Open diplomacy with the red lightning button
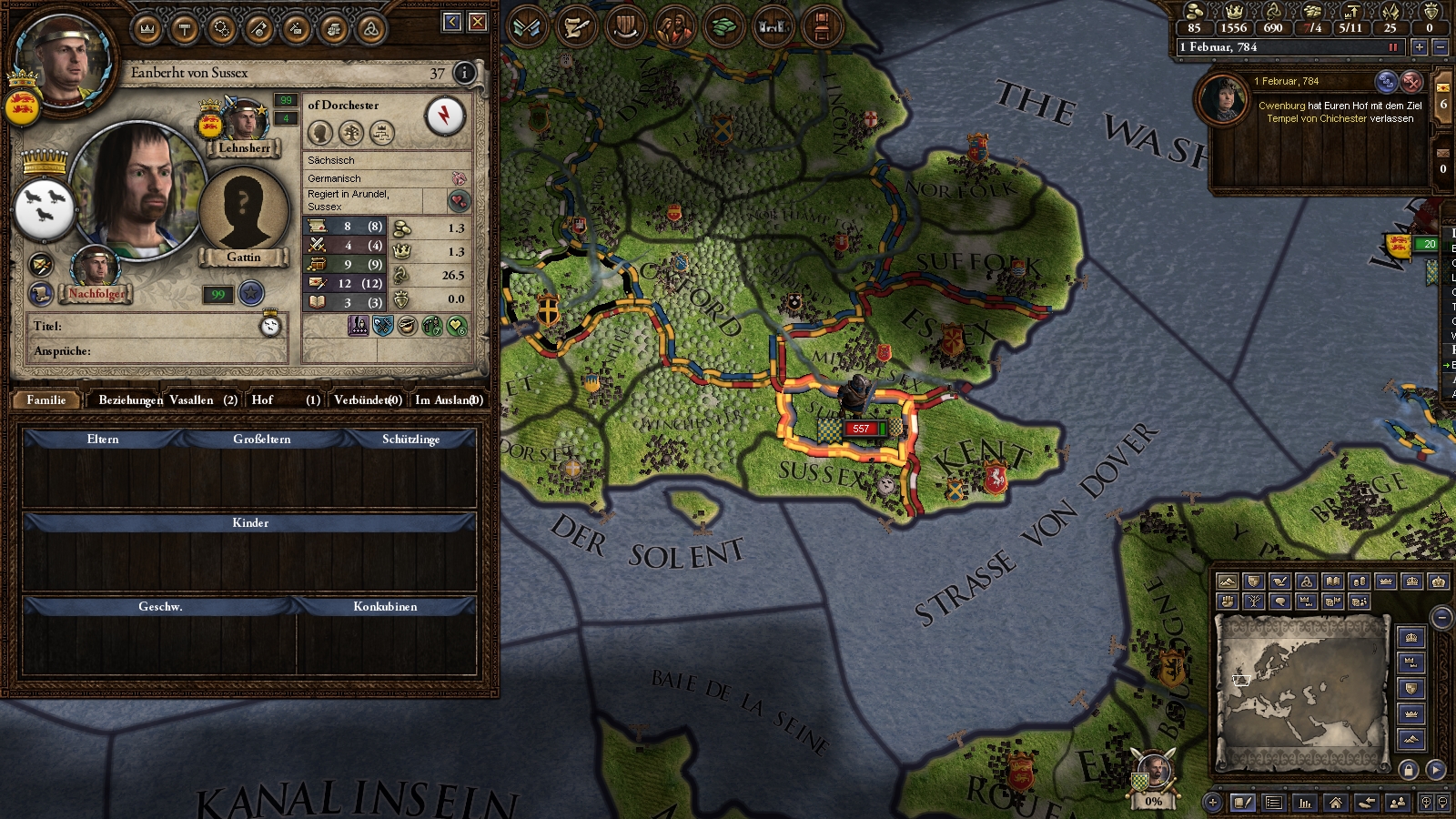 pos(445,116)
